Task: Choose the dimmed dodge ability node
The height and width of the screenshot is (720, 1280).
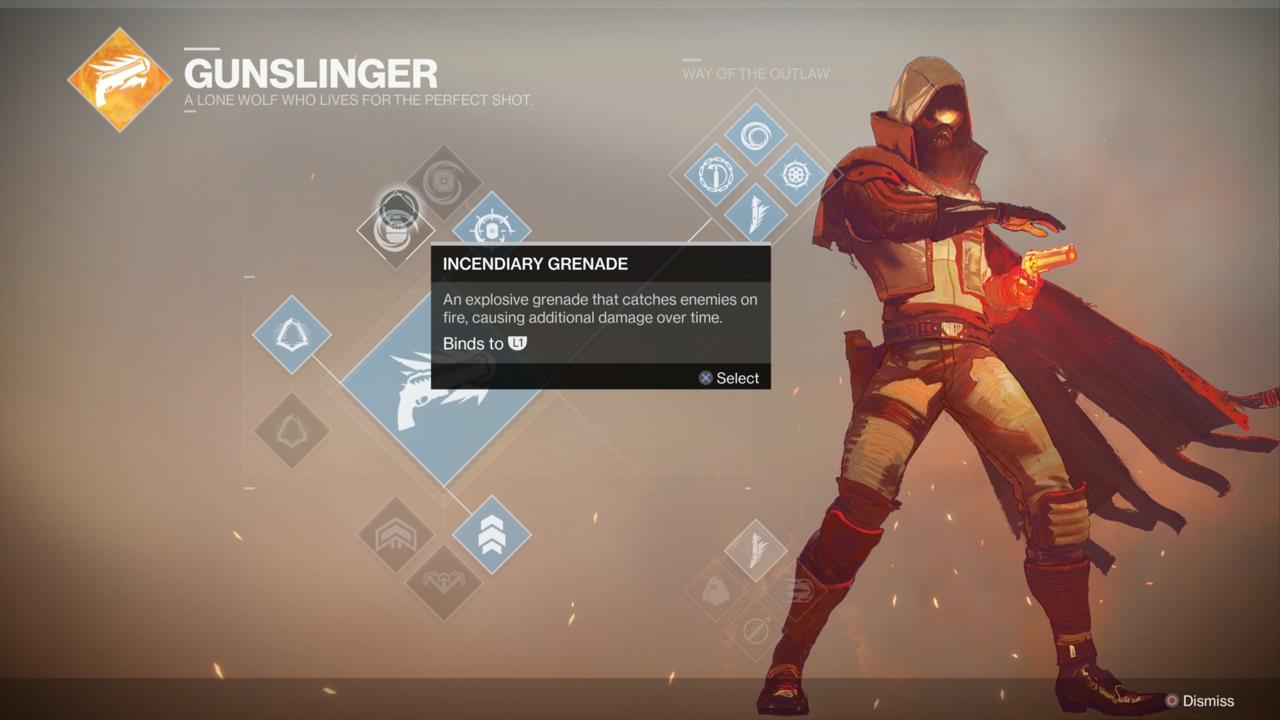Action: point(291,430)
